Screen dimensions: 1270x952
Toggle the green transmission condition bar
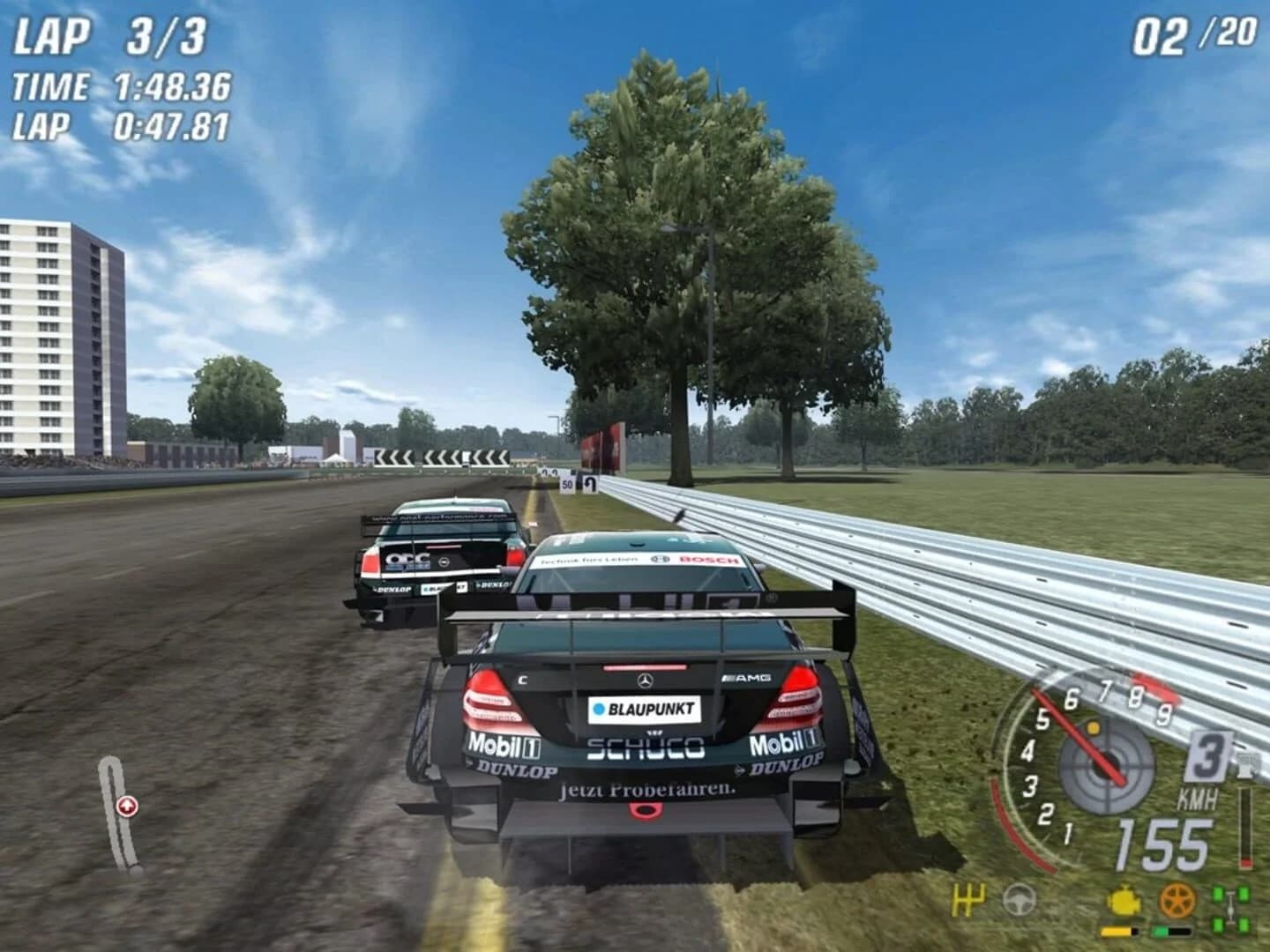pyautogui.click(x=1172, y=930)
